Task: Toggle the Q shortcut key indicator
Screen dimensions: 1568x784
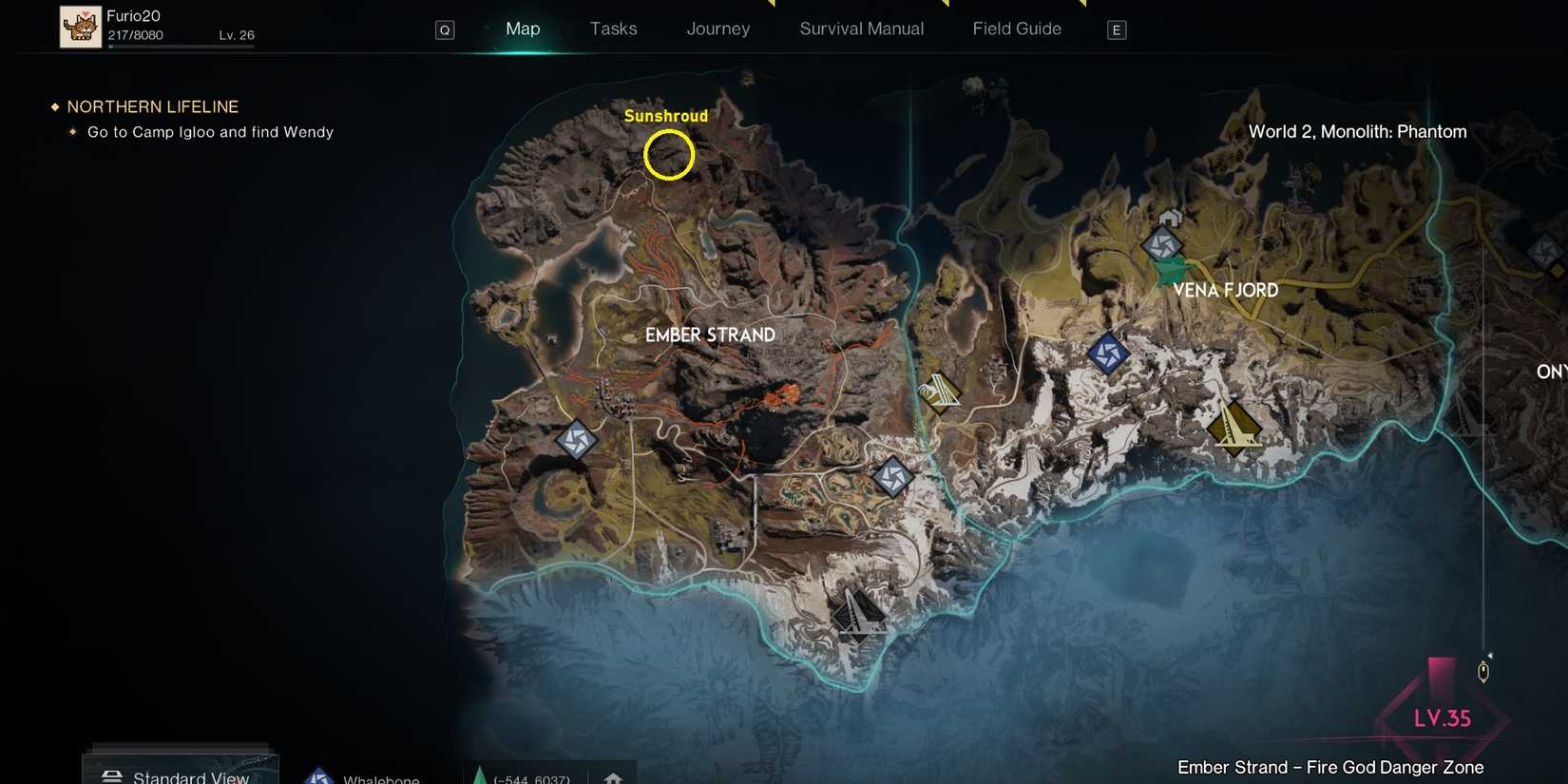Action: 443,29
